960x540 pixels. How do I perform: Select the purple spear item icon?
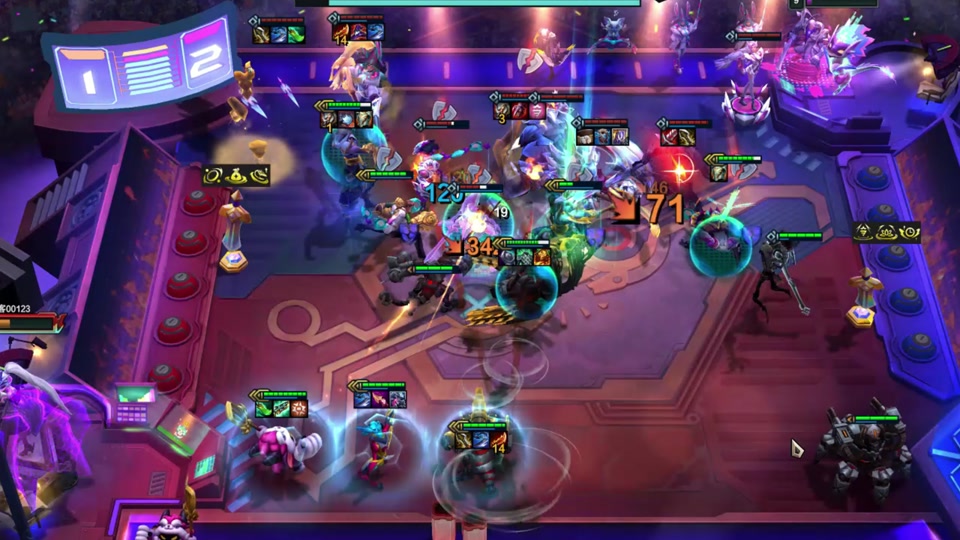[380, 400]
